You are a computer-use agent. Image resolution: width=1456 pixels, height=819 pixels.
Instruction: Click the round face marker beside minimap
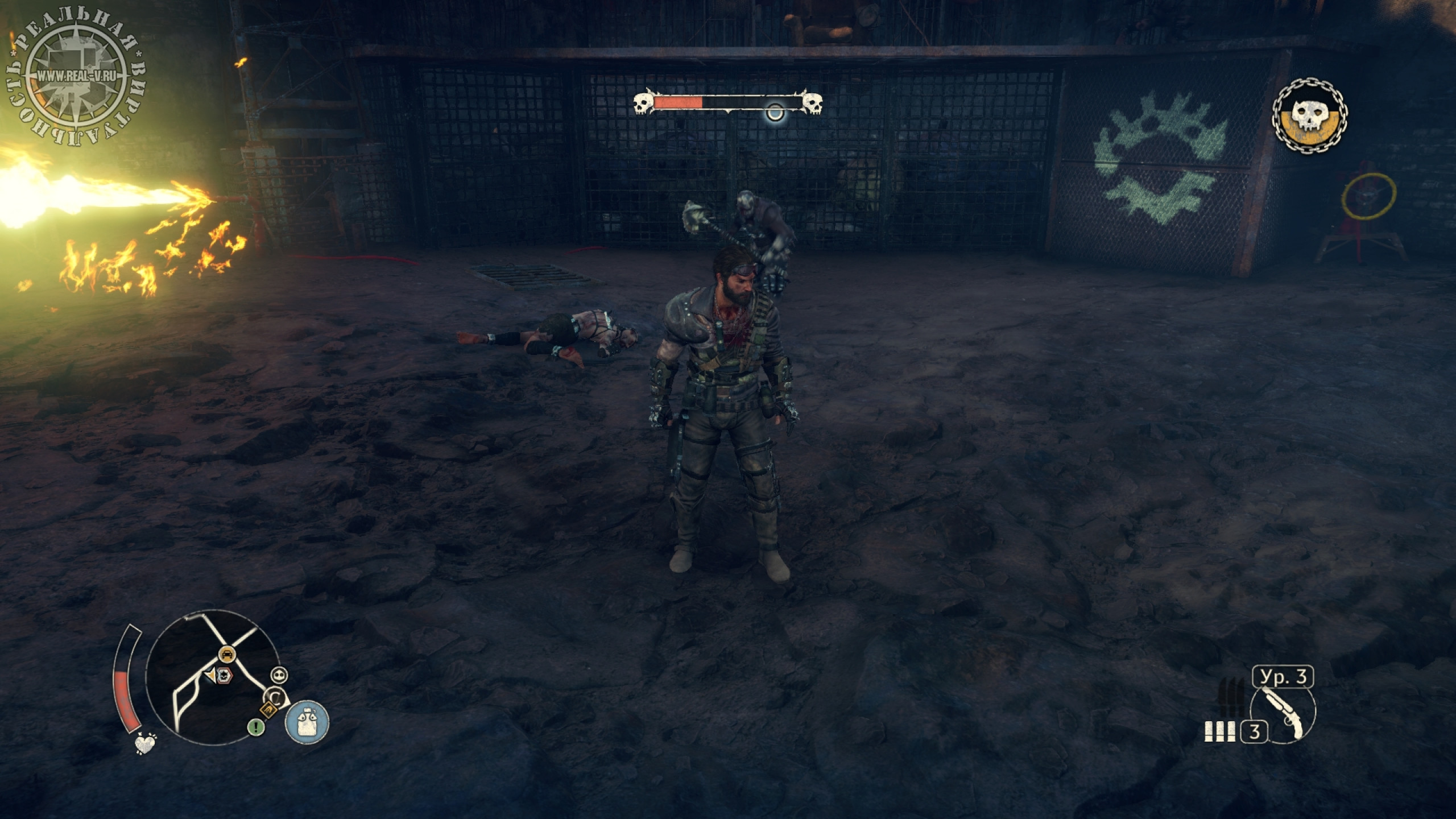(x=279, y=675)
